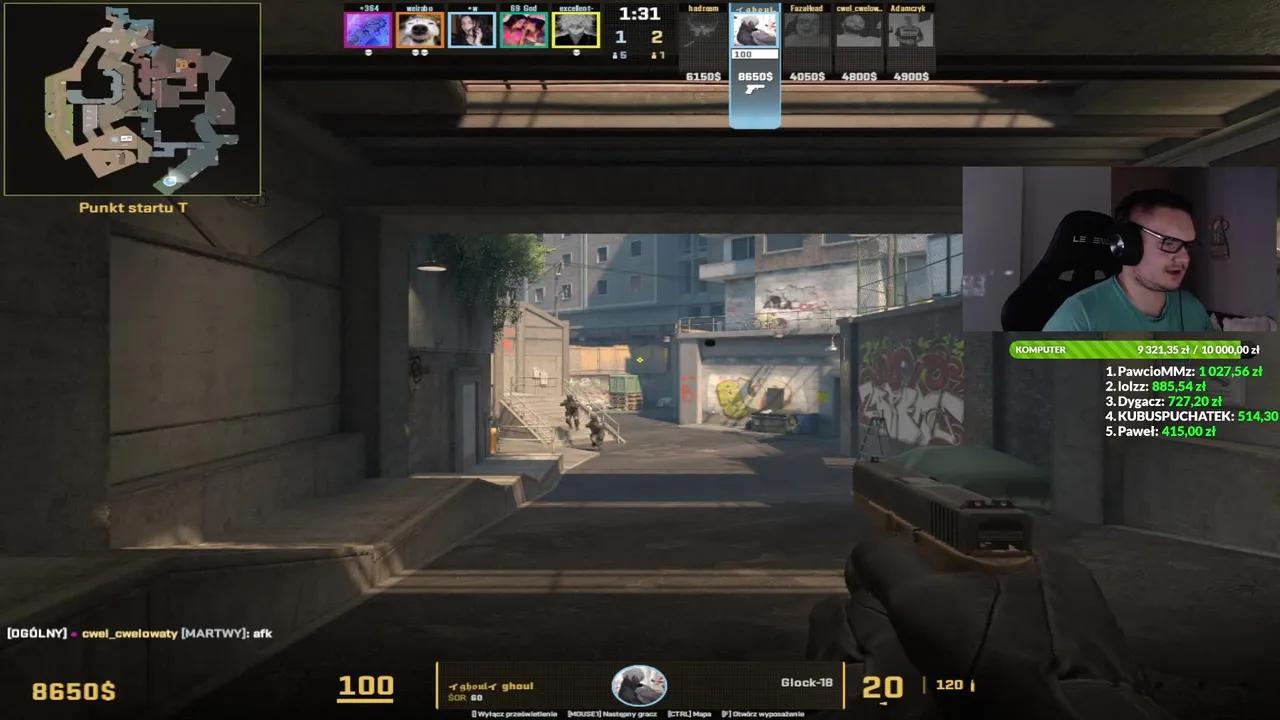Screen dimensions: 1280x720
Task: Expand hadroom's player card
Action: click(702, 40)
